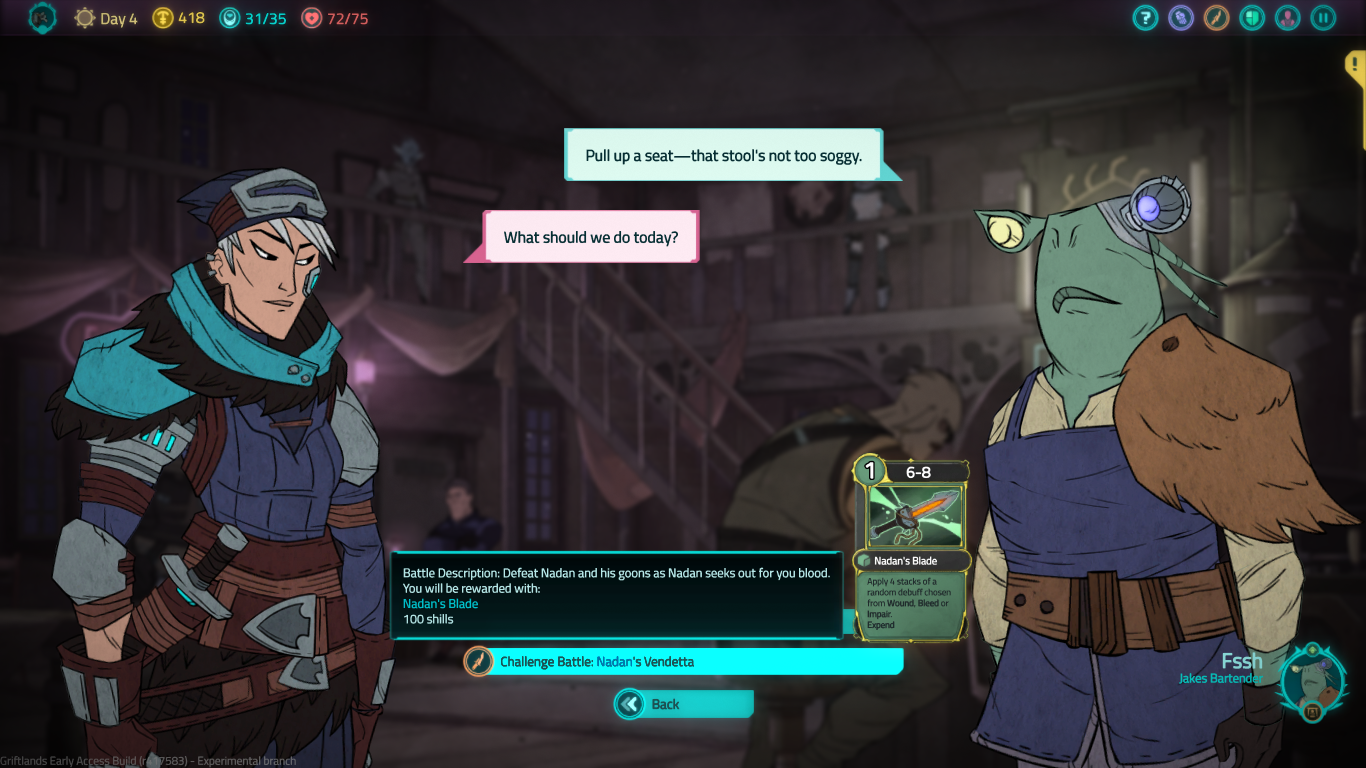Viewport: 1366px width, 768px height.
Task: Choose Challenge Battle: Nadan's Vendetta
Action: click(683, 661)
